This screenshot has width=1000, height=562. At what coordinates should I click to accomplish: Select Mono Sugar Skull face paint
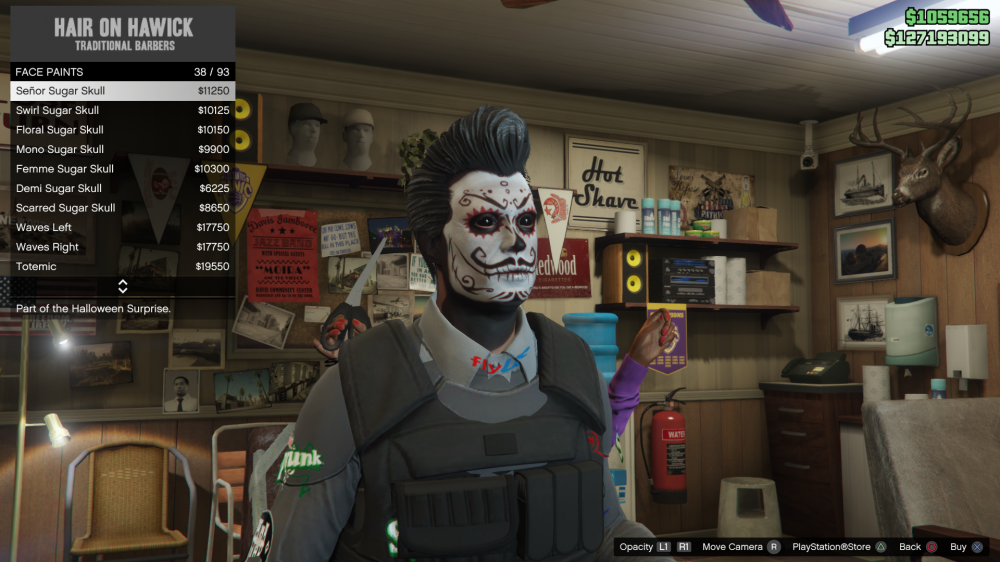click(x=122, y=149)
